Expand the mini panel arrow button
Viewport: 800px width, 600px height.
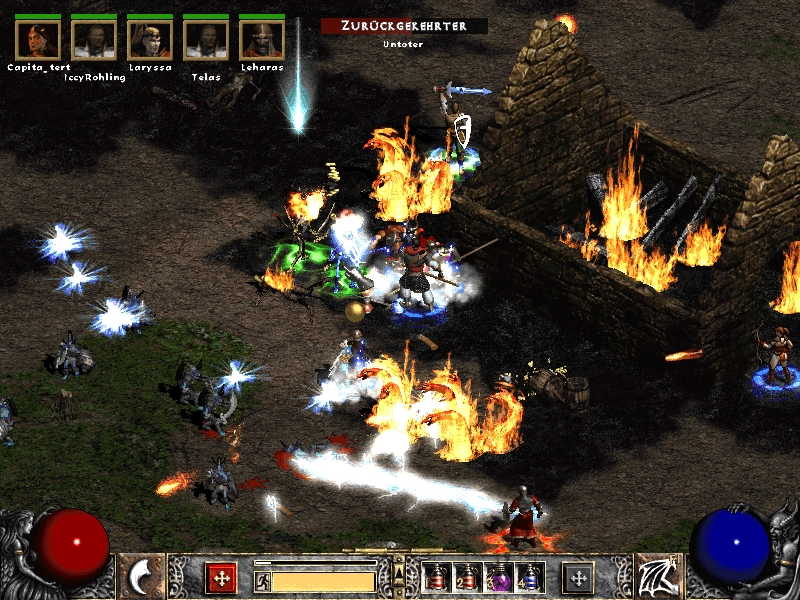point(399,573)
